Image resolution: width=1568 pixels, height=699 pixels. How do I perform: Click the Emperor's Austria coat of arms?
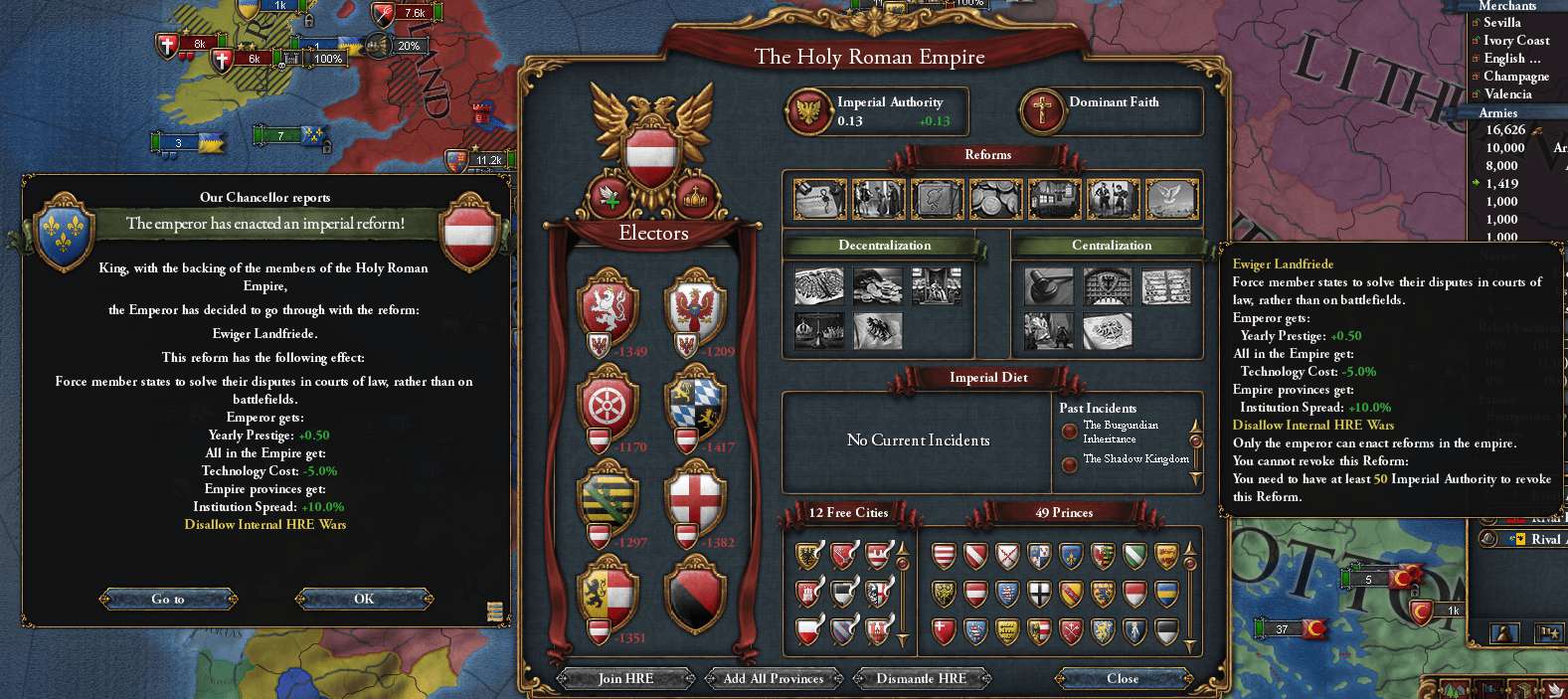click(x=652, y=151)
